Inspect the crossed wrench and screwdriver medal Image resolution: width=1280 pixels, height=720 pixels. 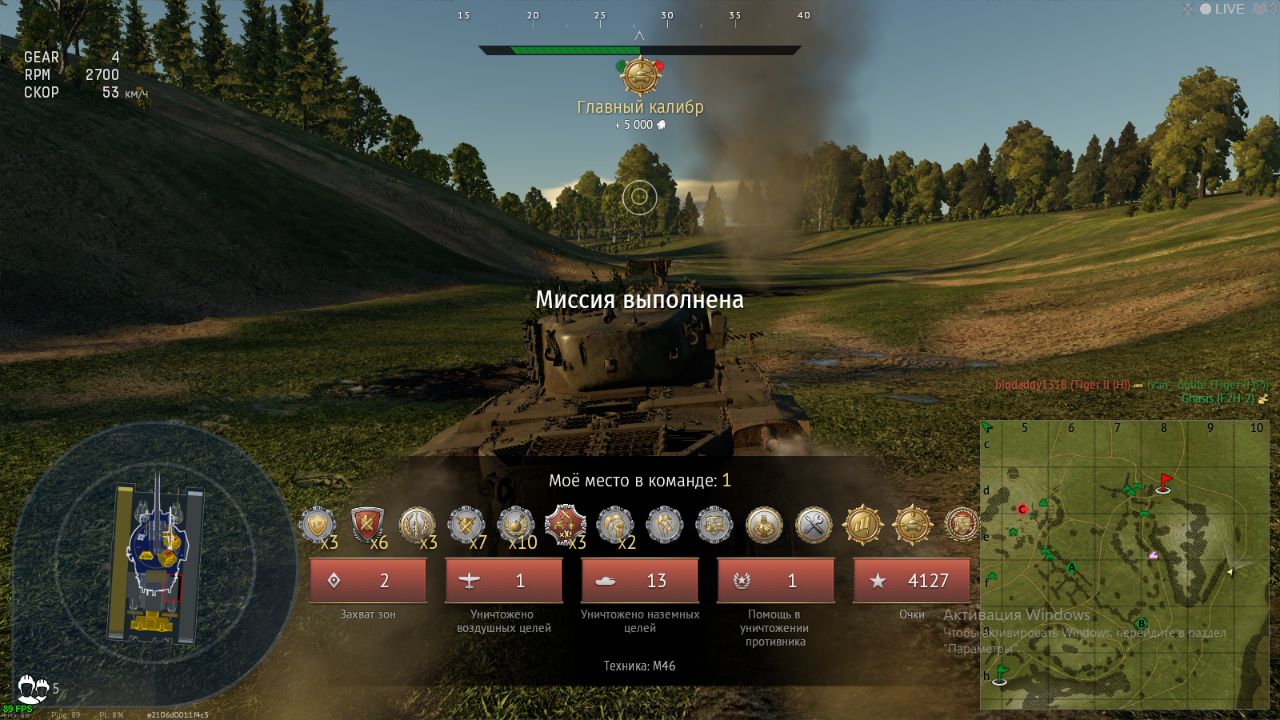pos(814,524)
